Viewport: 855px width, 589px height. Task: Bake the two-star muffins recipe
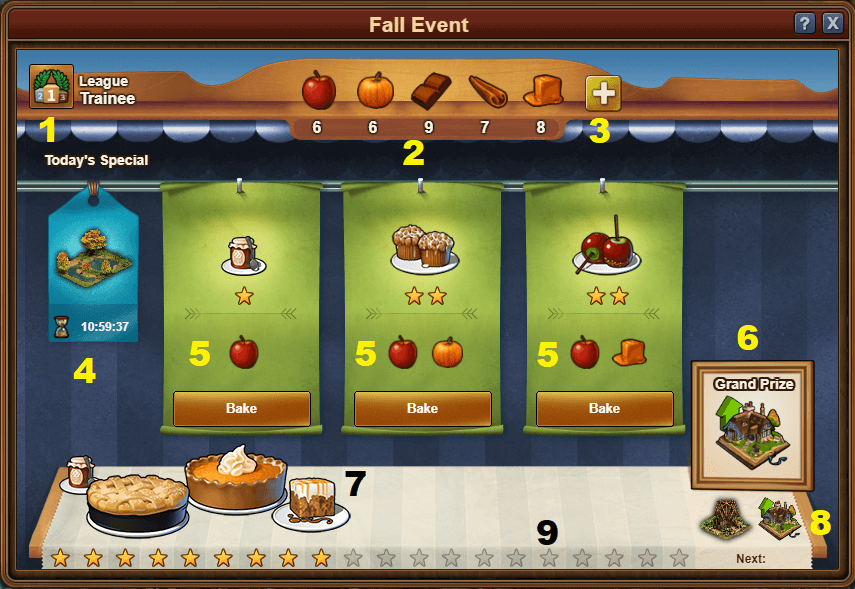pos(423,408)
